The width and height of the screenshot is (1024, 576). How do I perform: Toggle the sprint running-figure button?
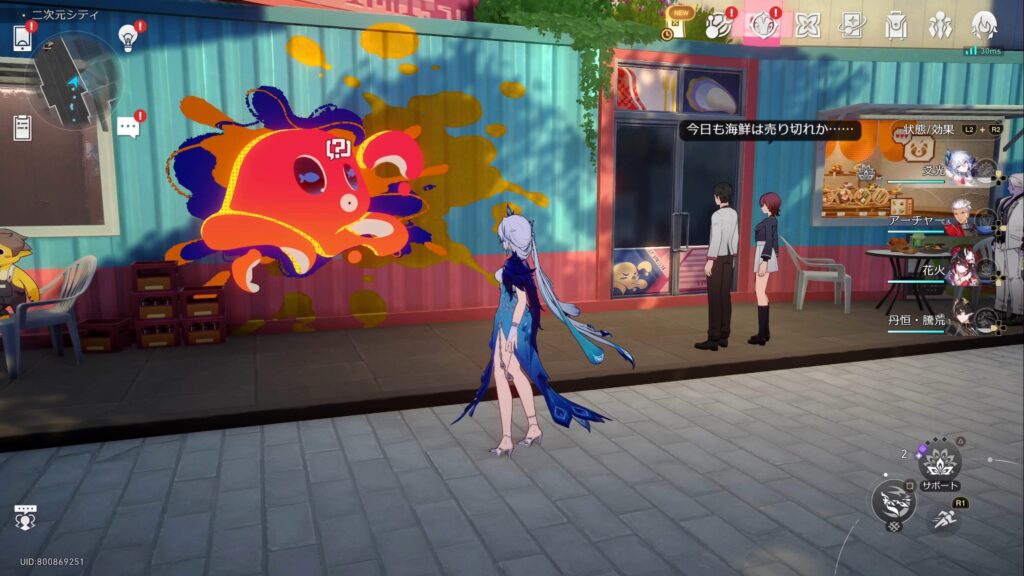click(x=945, y=518)
